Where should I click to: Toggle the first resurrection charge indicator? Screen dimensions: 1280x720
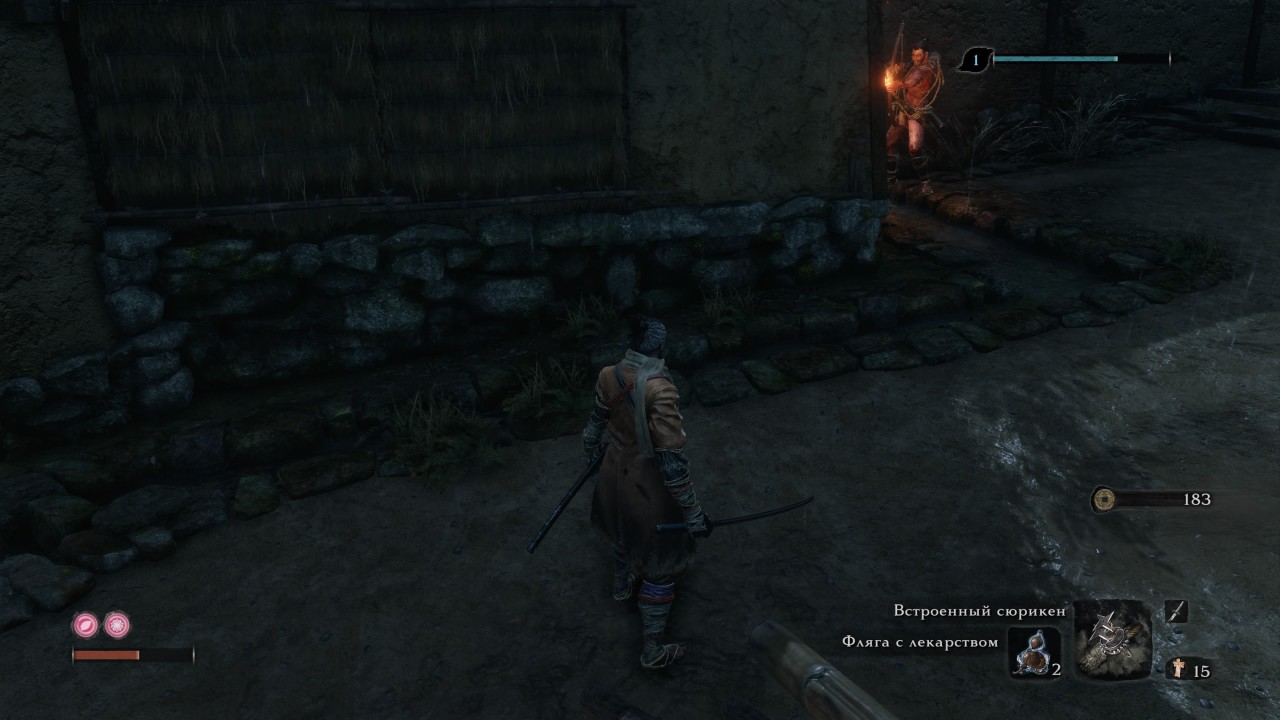point(85,625)
